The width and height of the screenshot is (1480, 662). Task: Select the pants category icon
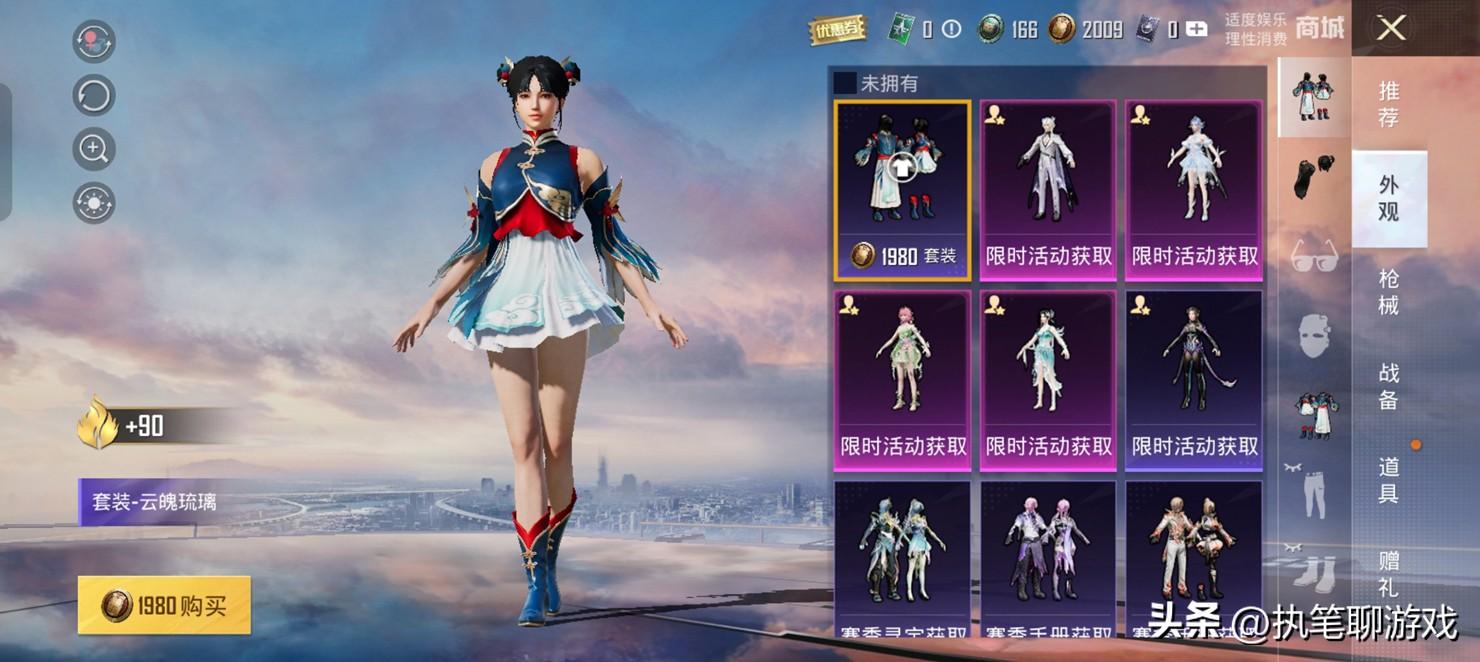1314,492
